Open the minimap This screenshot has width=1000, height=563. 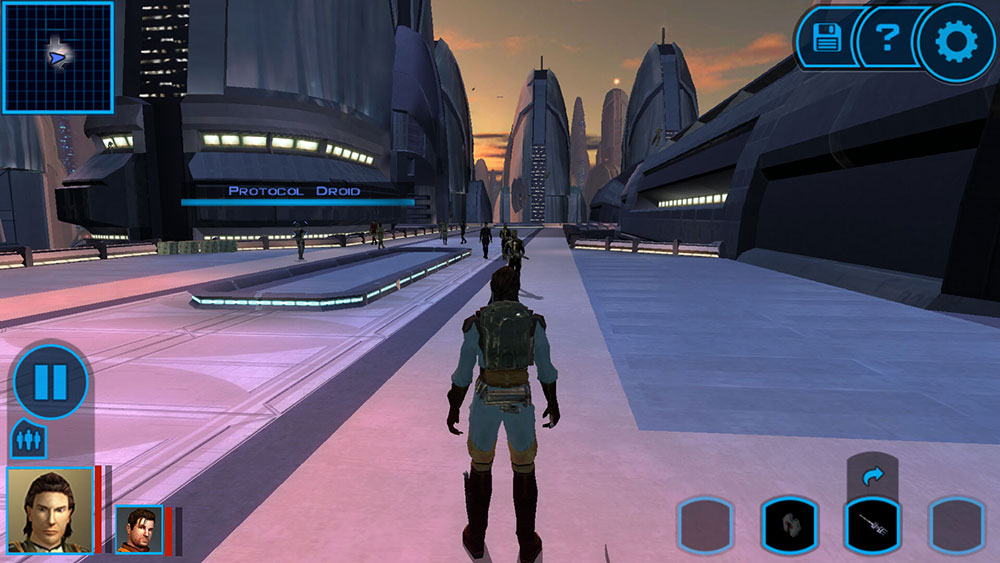coord(57,57)
